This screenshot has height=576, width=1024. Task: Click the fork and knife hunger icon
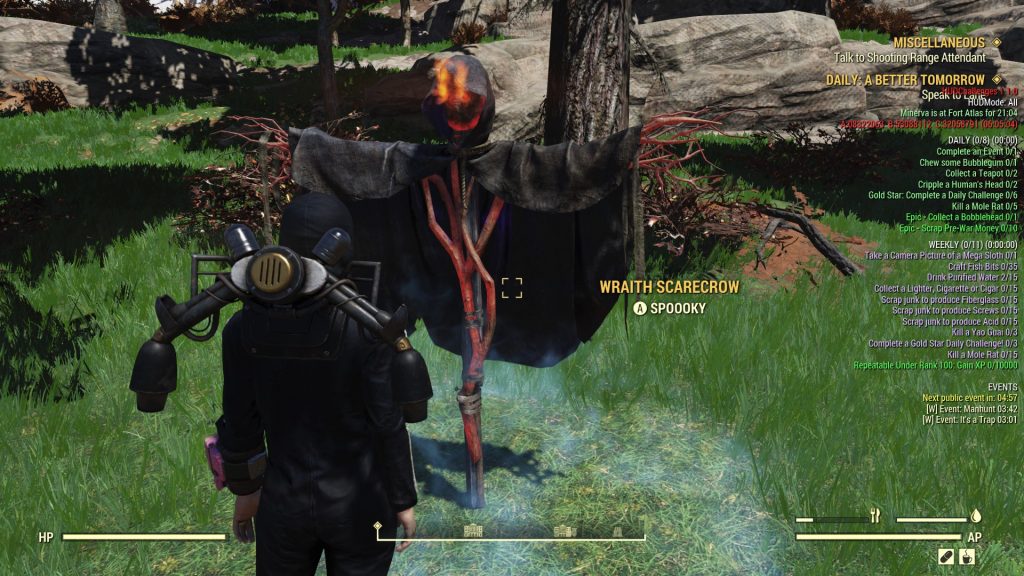pos(875,516)
